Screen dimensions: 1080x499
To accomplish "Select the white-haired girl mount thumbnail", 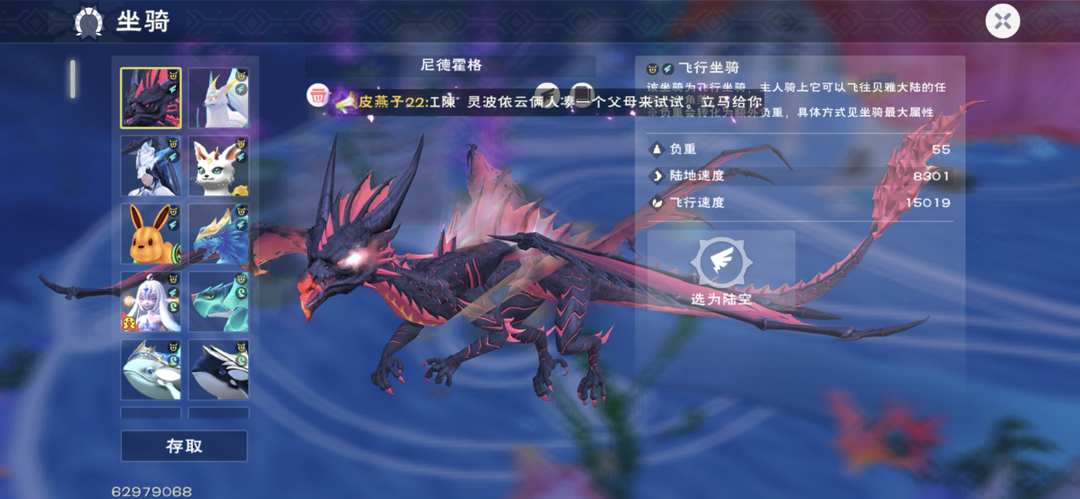I will (151, 302).
